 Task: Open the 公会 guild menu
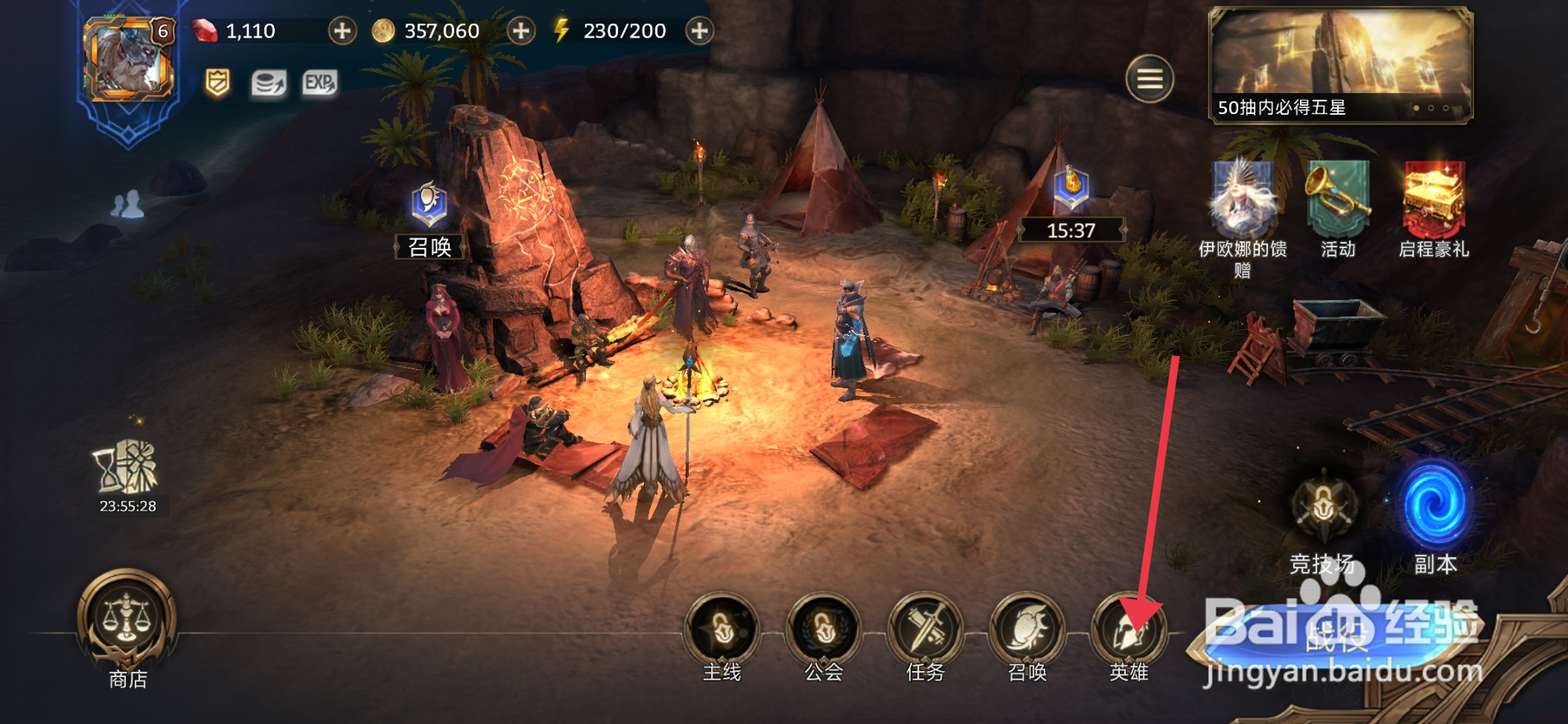pyautogui.click(x=824, y=630)
